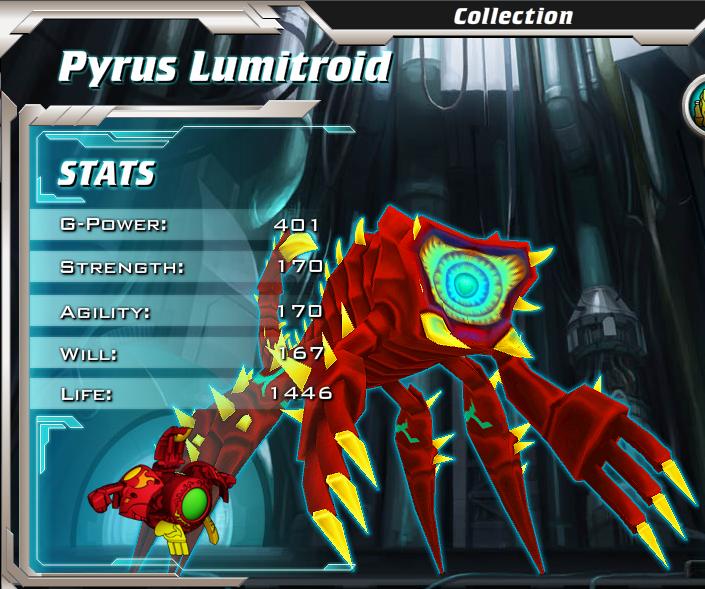Viewport: 705px width, 589px height.
Task: Open the Collection tab
Action: pos(513,16)
